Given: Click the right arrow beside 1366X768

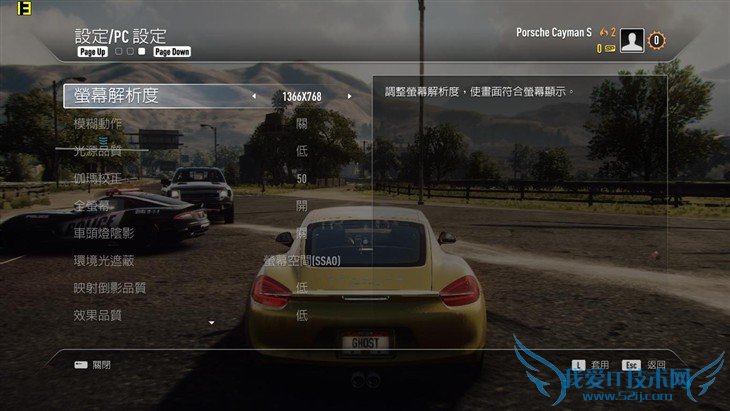Looking at the screenshot, I should (349, 97).
